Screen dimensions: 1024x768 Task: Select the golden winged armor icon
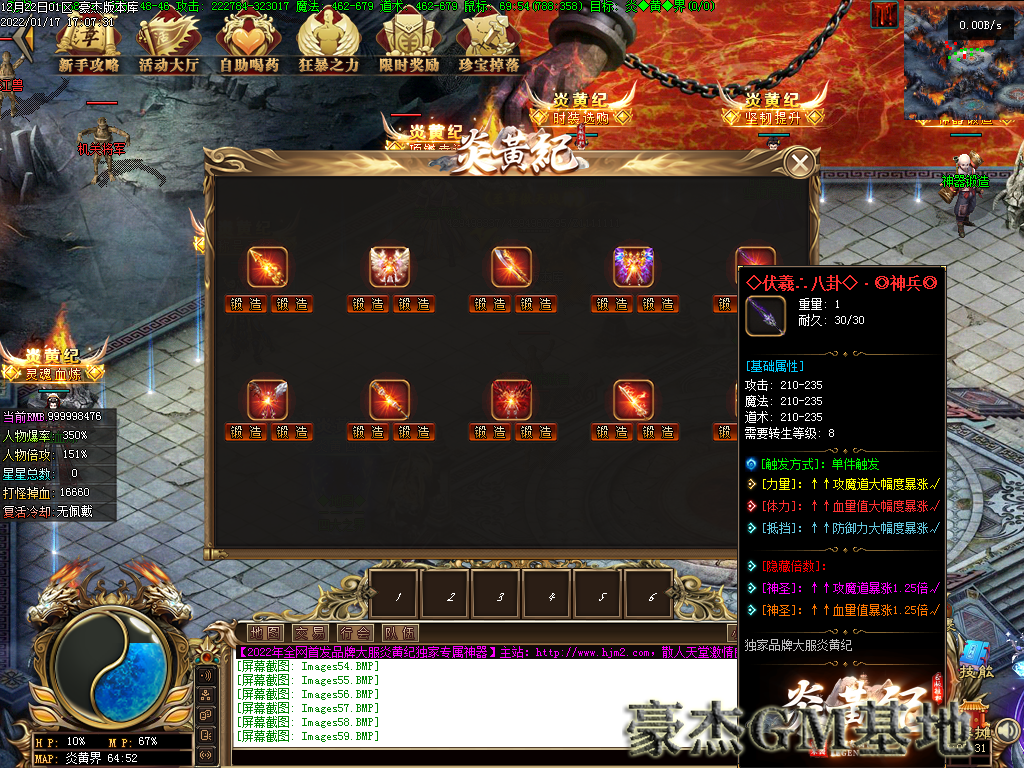coord(390,267)
